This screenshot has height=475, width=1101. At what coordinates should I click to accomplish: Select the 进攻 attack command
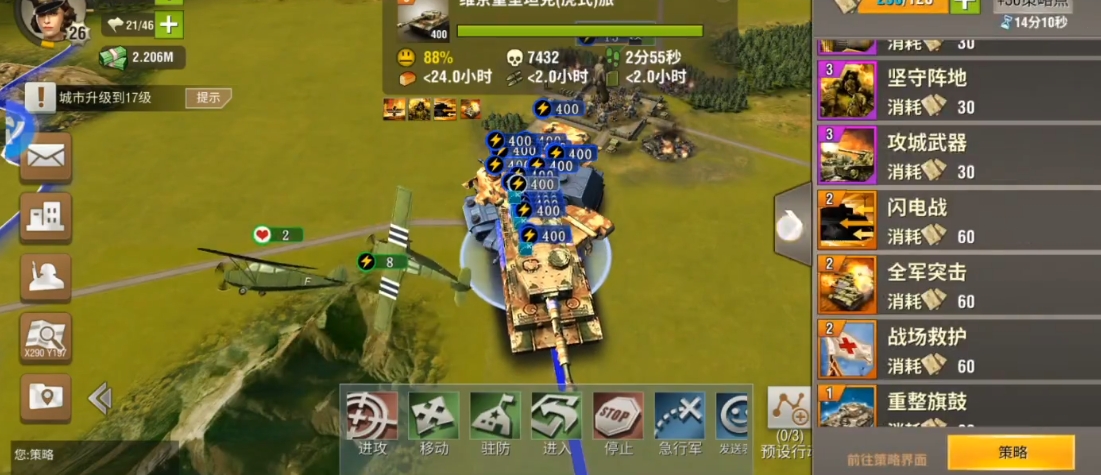coord(372,418)
